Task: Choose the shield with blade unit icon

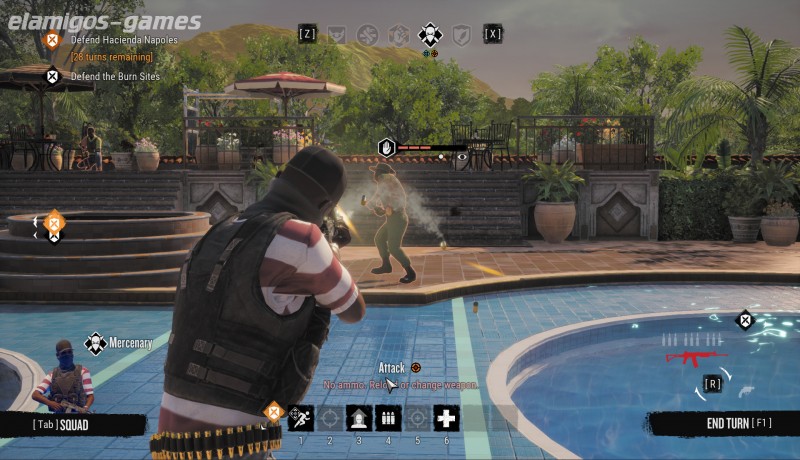Action: click(461, 35)
